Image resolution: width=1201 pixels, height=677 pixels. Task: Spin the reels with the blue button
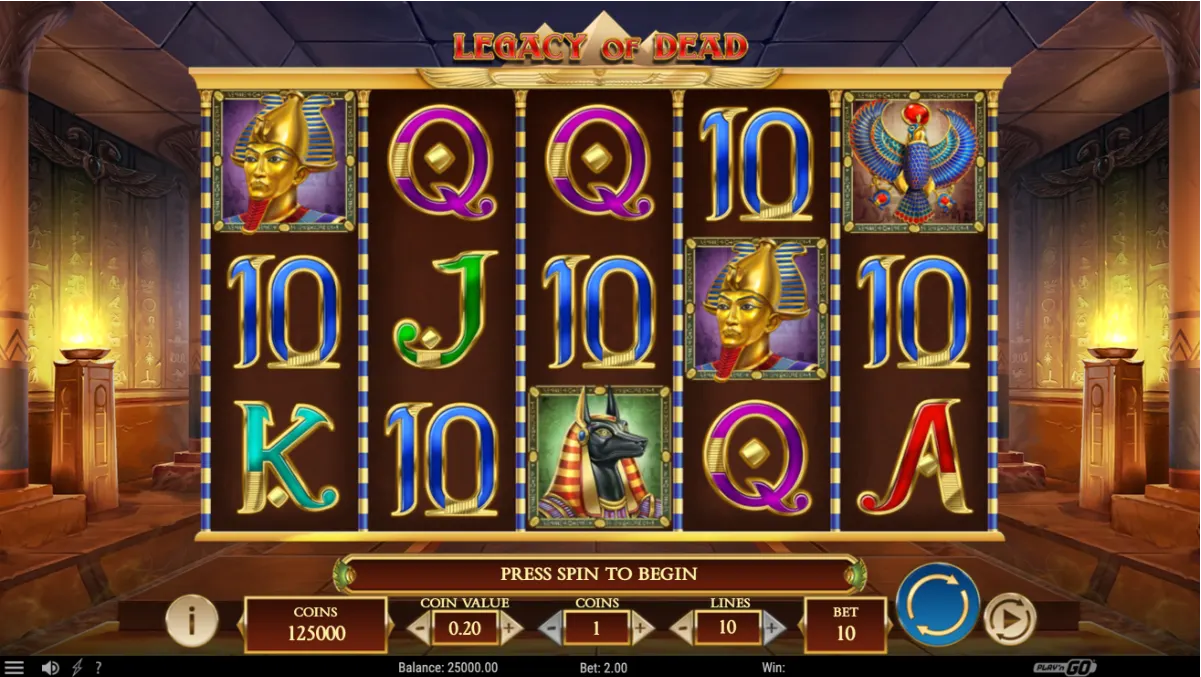[x=937, y=605]
